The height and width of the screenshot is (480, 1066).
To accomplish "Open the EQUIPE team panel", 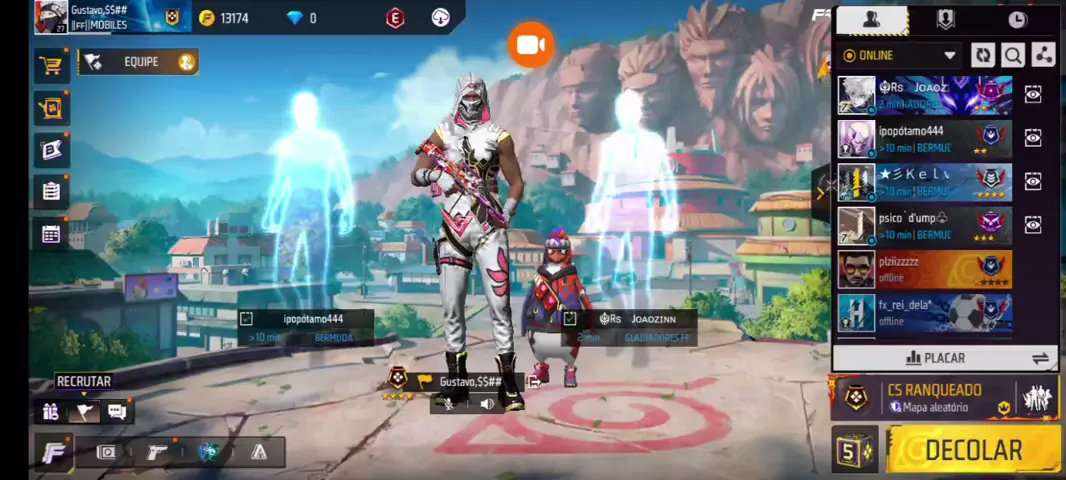I will point(138,62).
